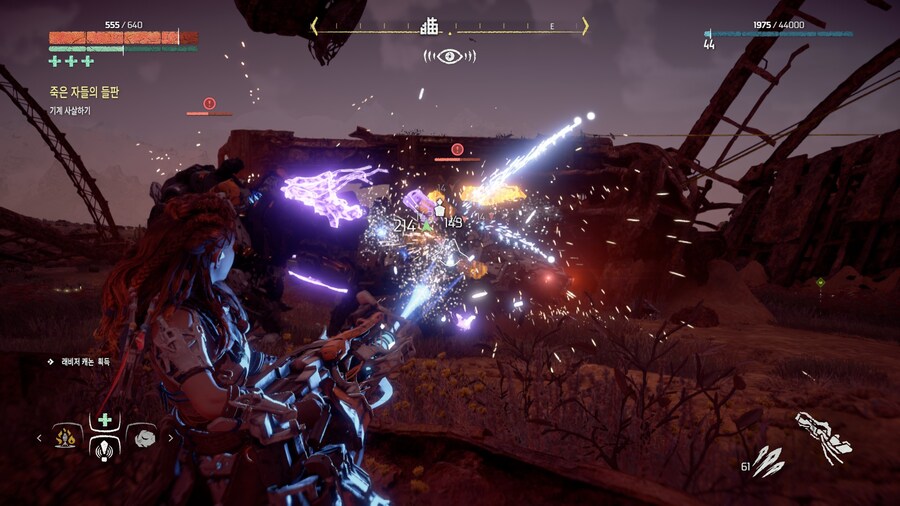Select the spike ammo icon
Screen dimensions: 900x506
coord(768,460)
